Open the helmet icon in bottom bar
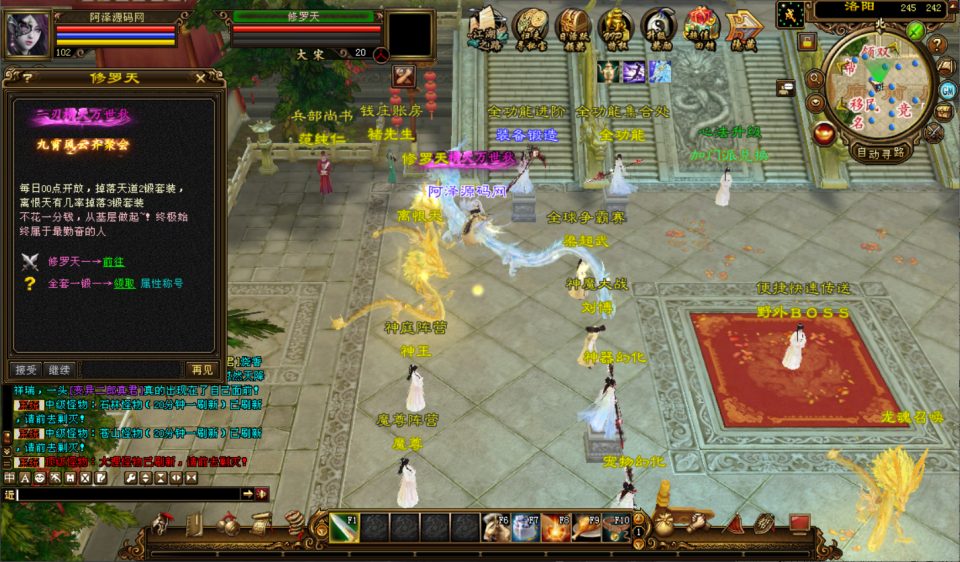960x562 pixels. (x=160, y=524)
